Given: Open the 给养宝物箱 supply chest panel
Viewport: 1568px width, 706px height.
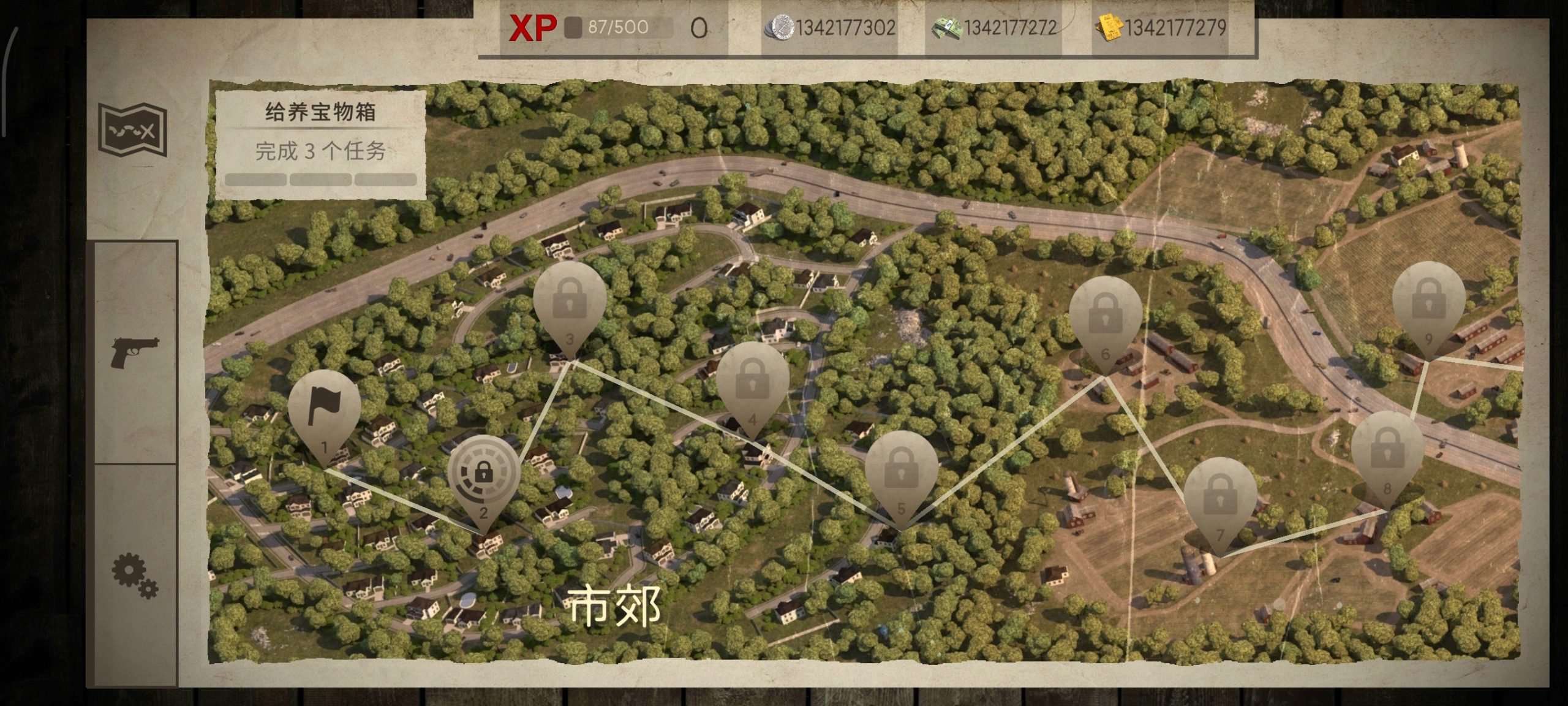Looking at the screenshot, I should click(322, 112).
